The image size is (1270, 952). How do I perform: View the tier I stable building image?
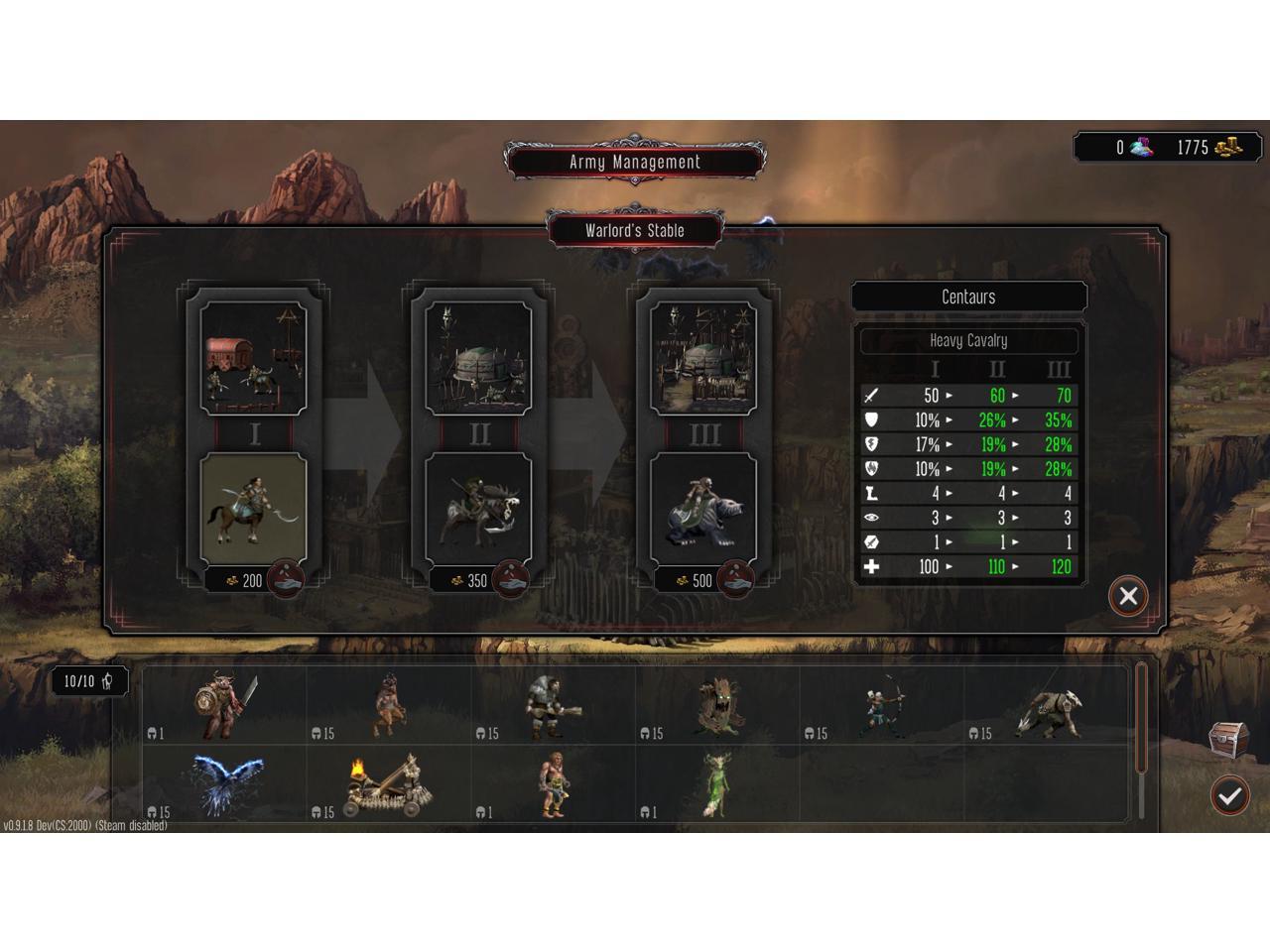(x=254, y=358)
